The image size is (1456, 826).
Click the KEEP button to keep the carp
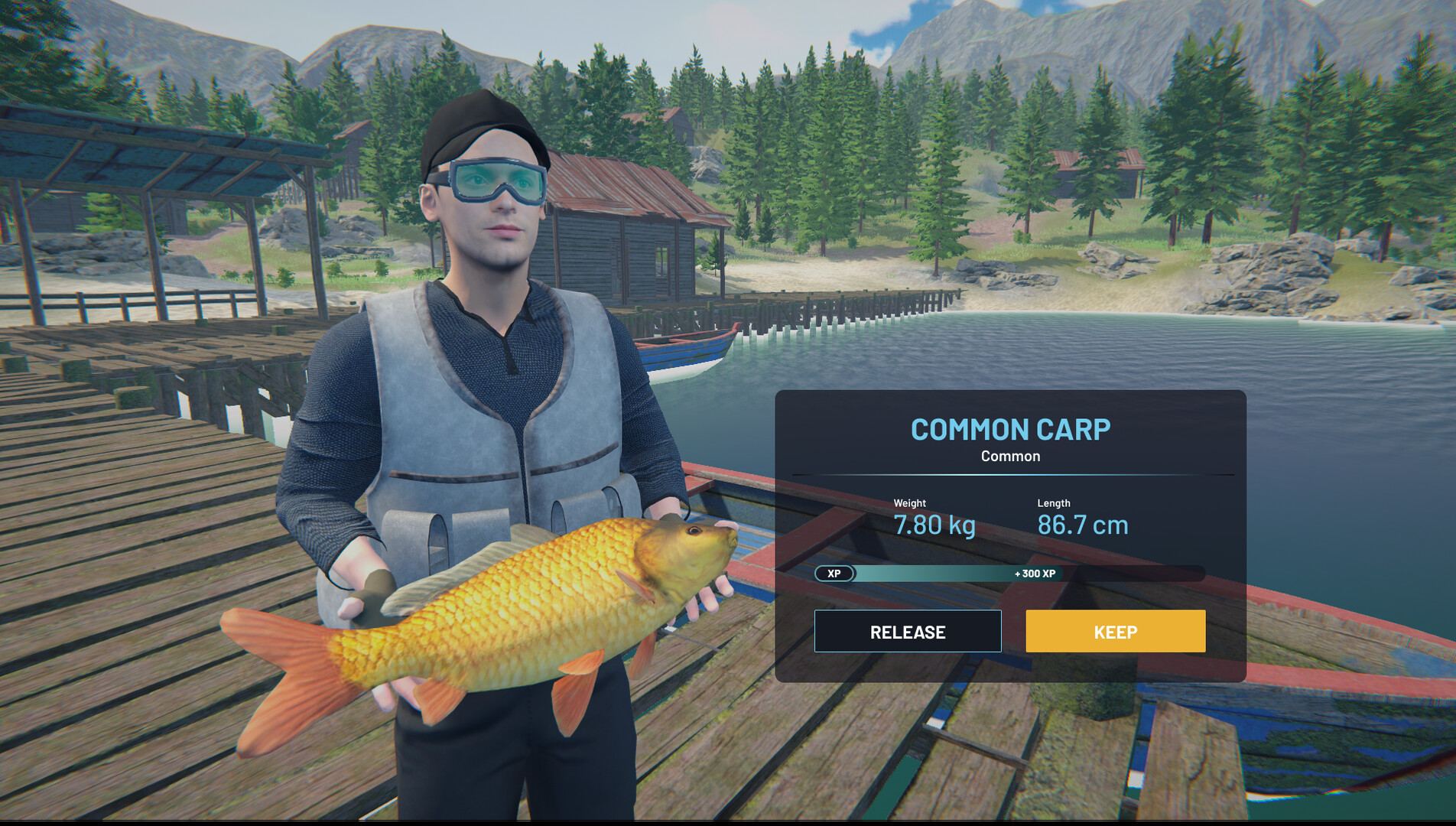click(1115, 632)
